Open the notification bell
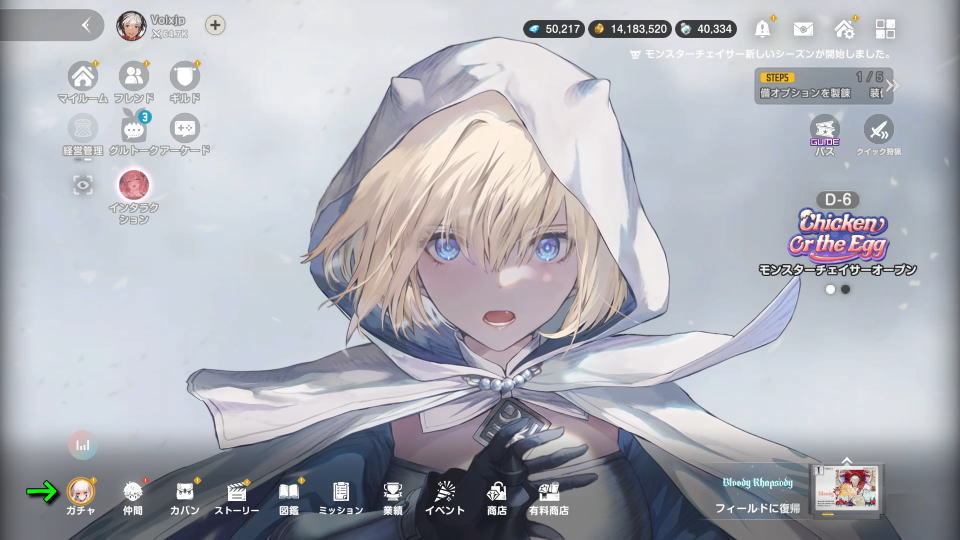960x540 pixels. pos(764,29)
